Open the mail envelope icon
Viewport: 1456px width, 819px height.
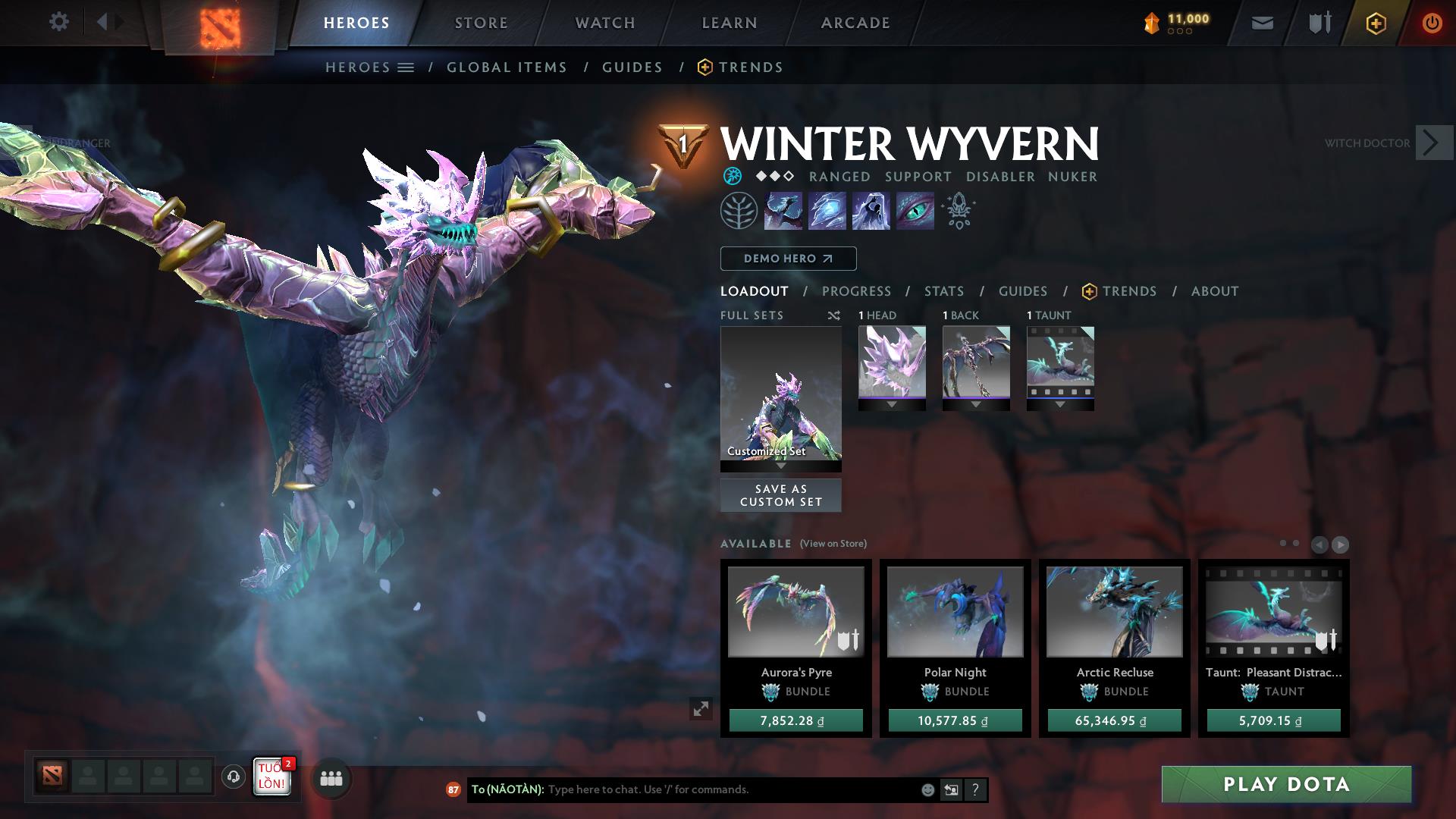(1261, 23)
